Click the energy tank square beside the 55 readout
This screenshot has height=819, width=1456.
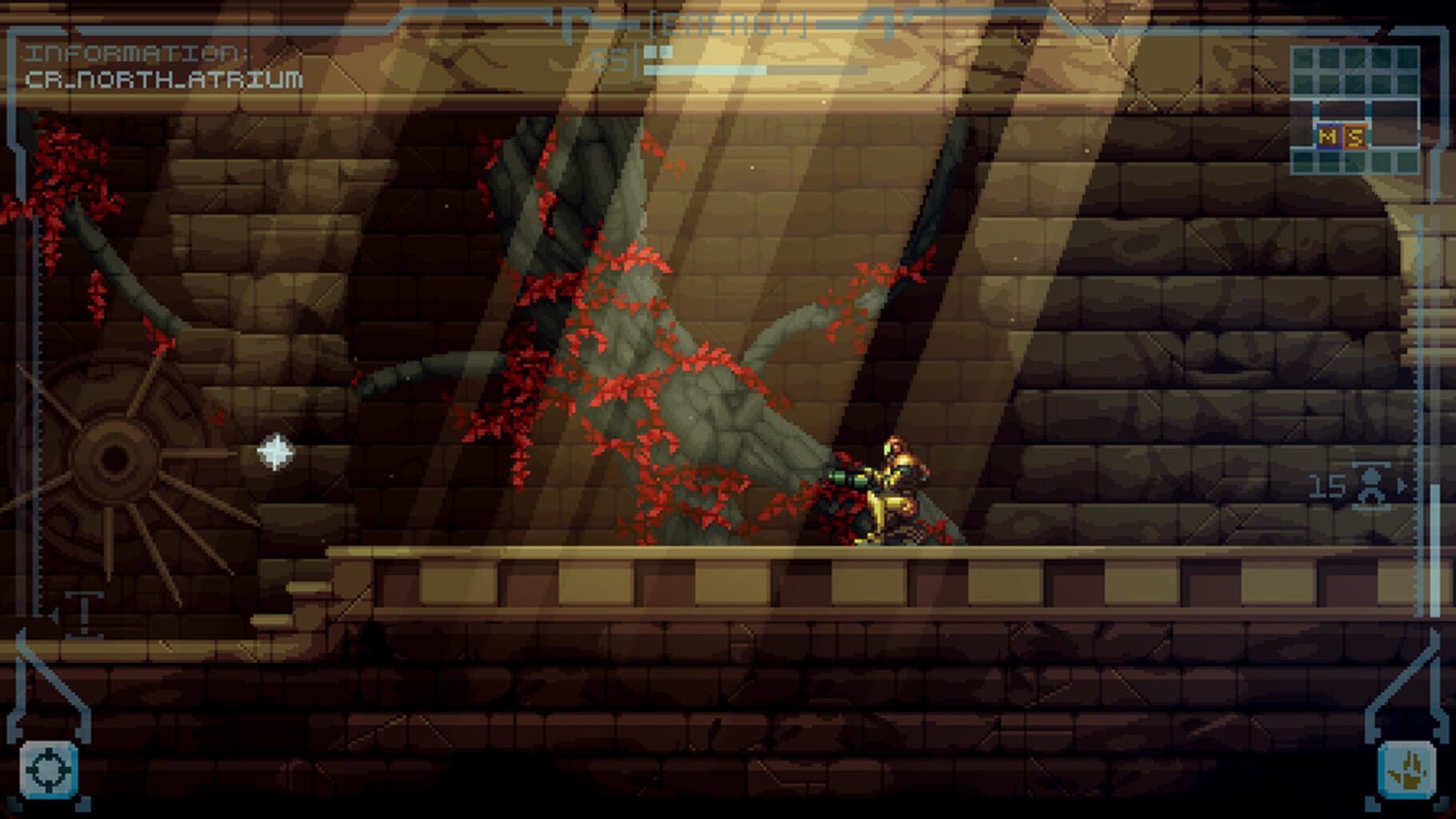[658, 51]
